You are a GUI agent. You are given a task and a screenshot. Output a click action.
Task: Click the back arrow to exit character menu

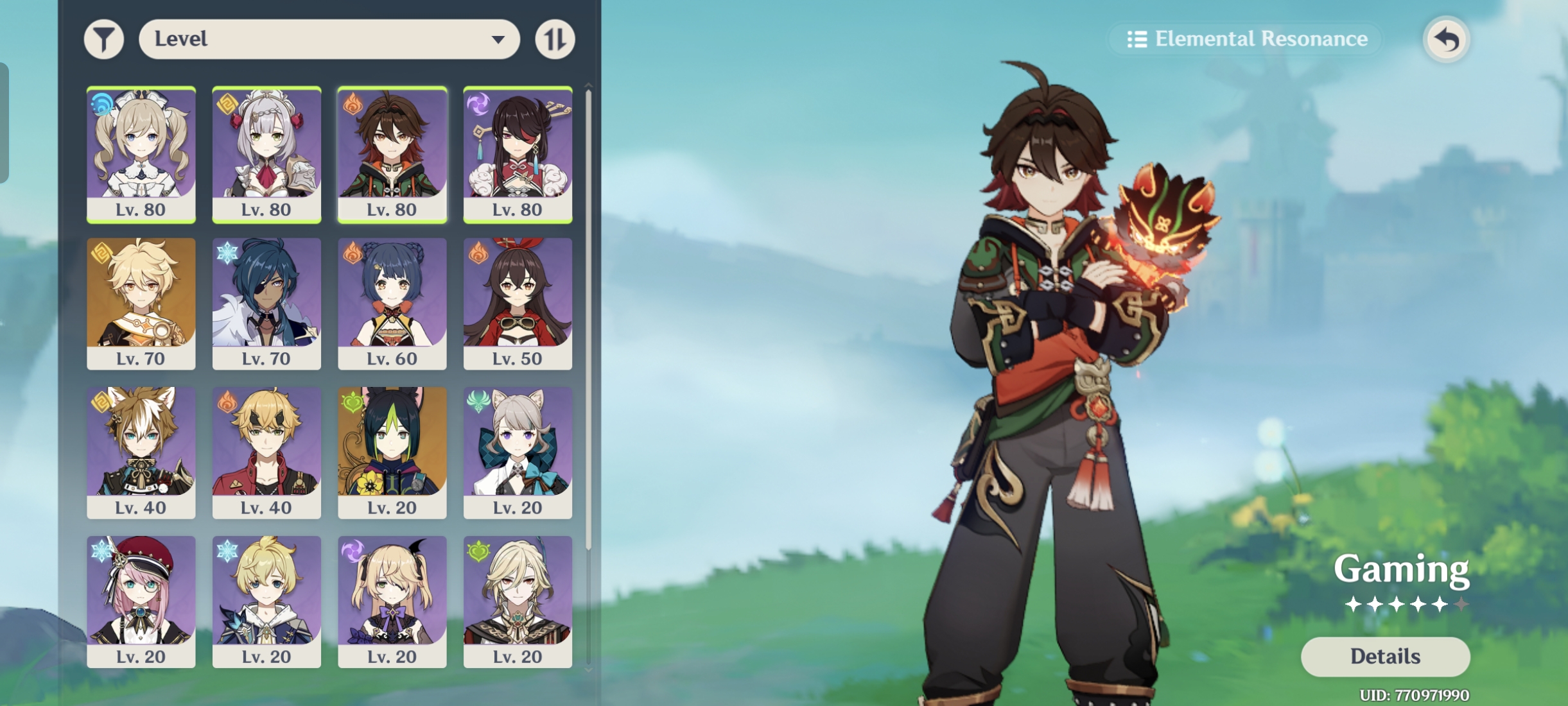1446,39
